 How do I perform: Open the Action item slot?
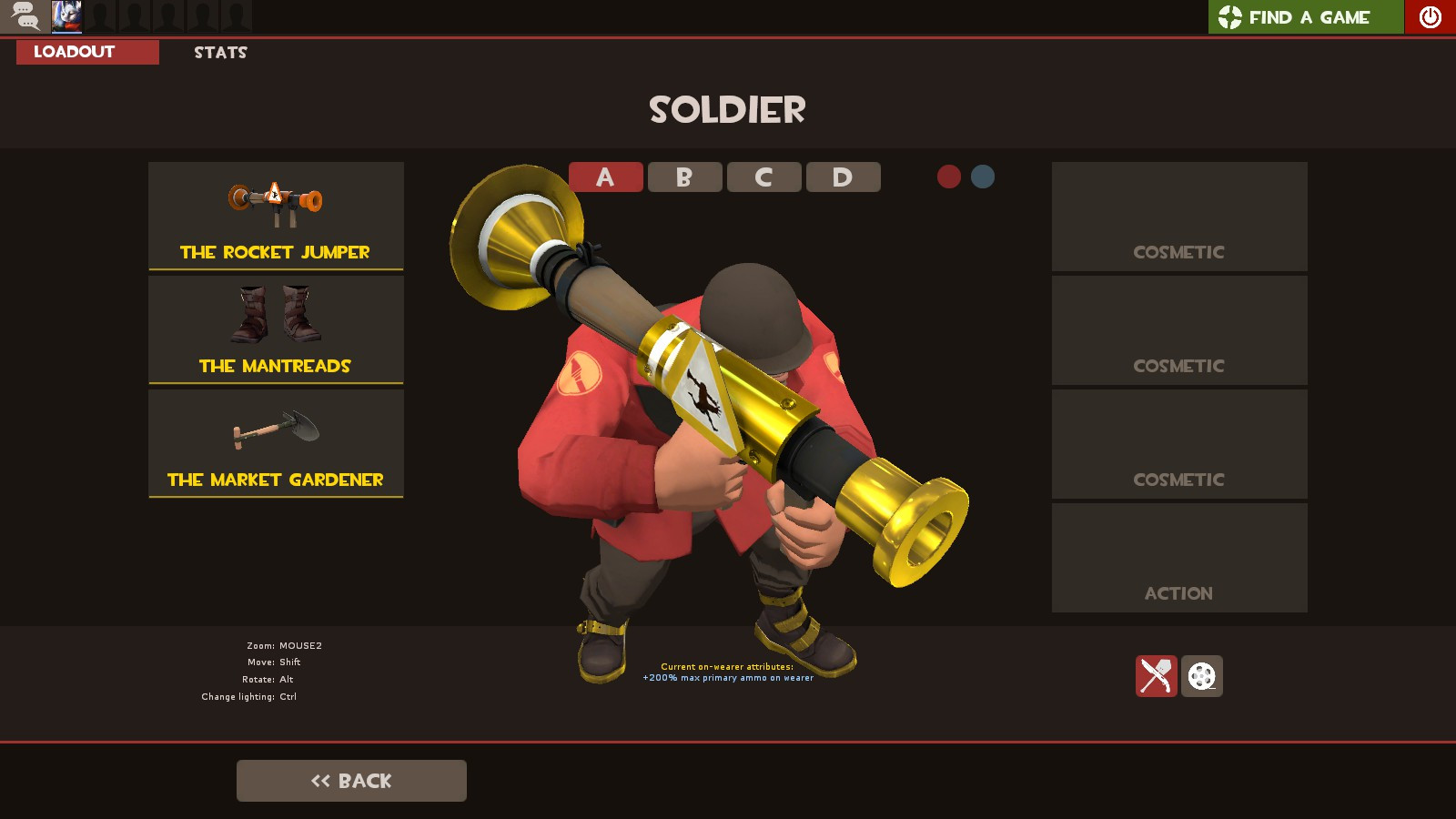tap(1178, 557)
